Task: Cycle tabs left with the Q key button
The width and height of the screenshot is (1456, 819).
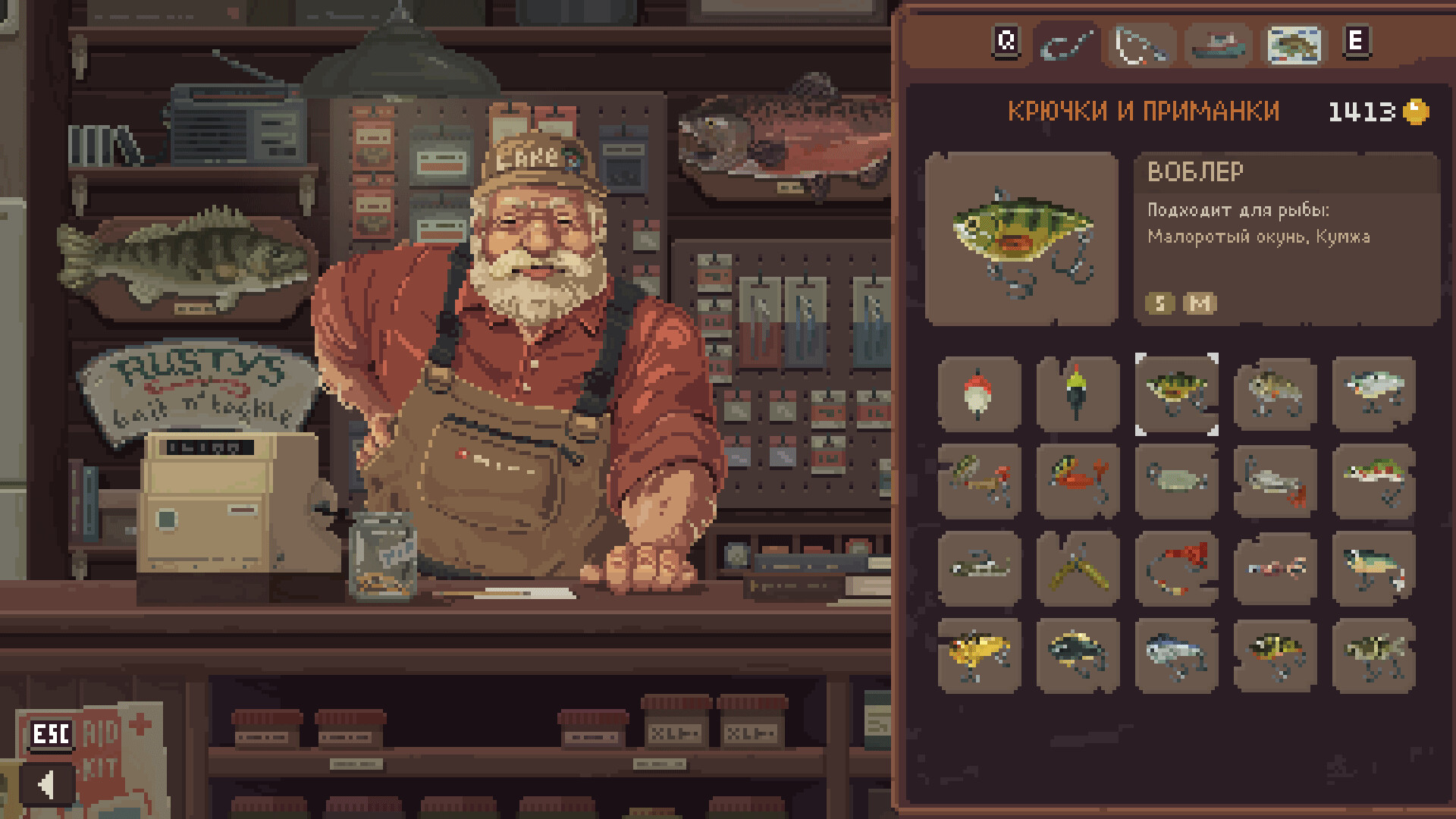Action: 1007,42
